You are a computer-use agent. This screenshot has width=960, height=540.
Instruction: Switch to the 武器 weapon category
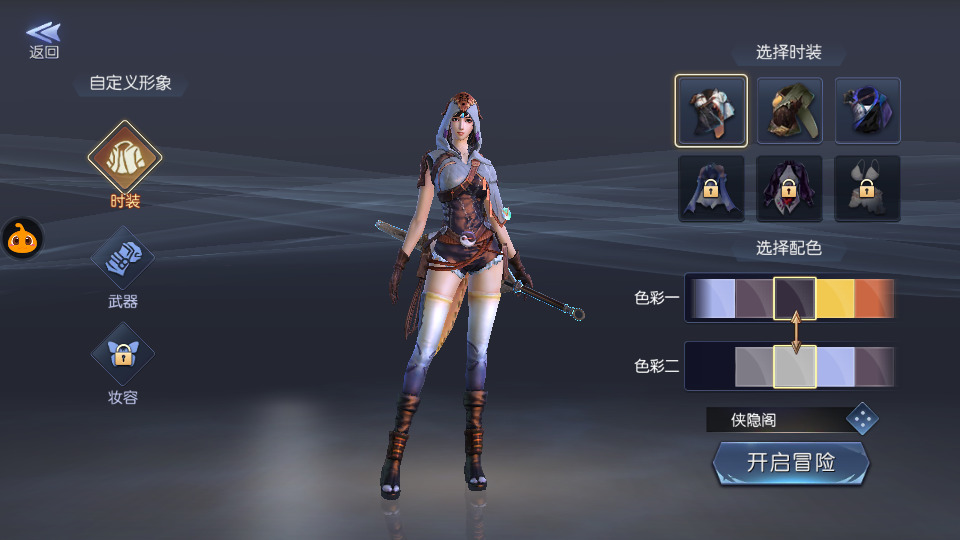(123, 258)
